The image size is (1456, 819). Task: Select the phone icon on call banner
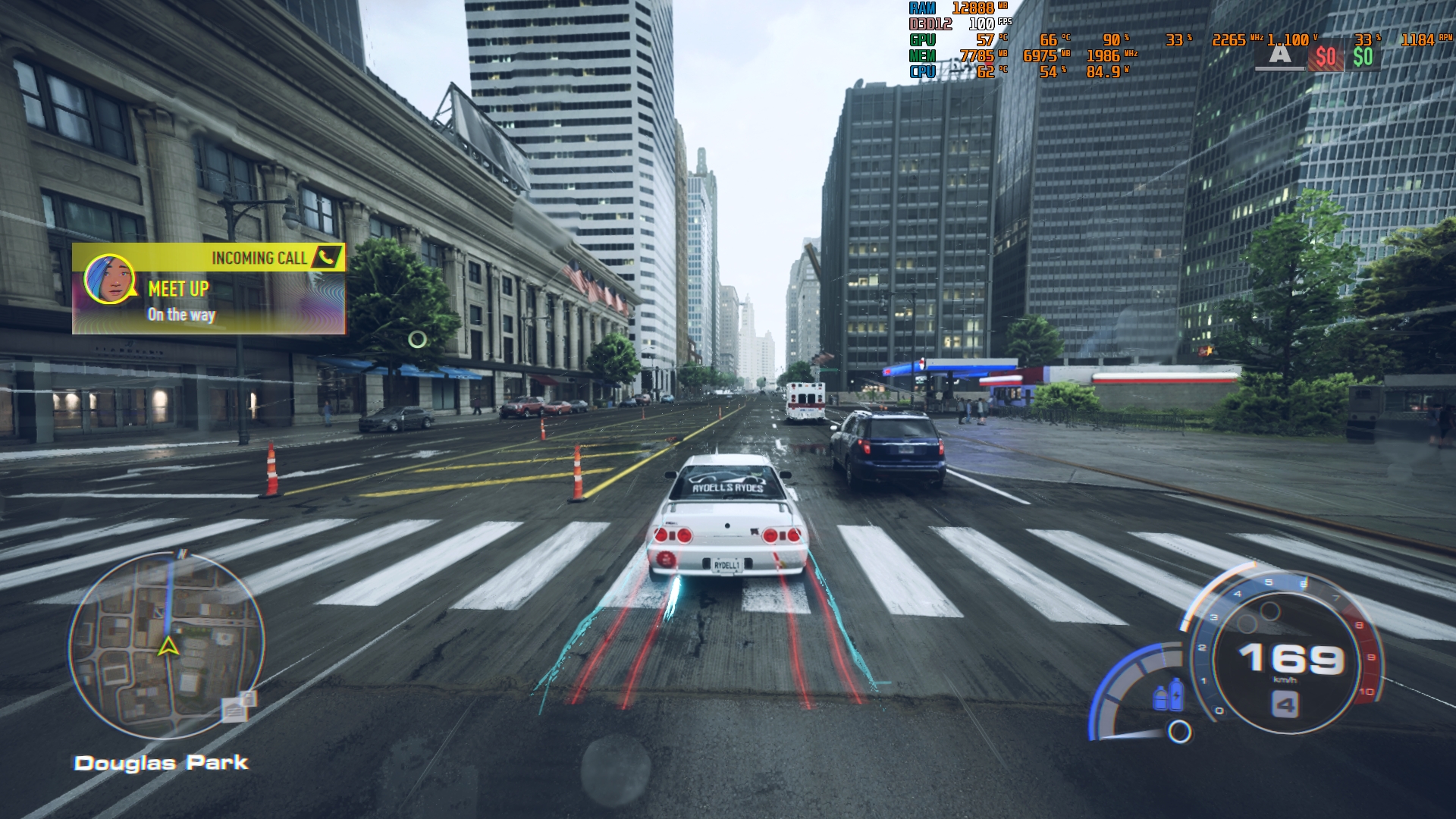pos(327,257)
